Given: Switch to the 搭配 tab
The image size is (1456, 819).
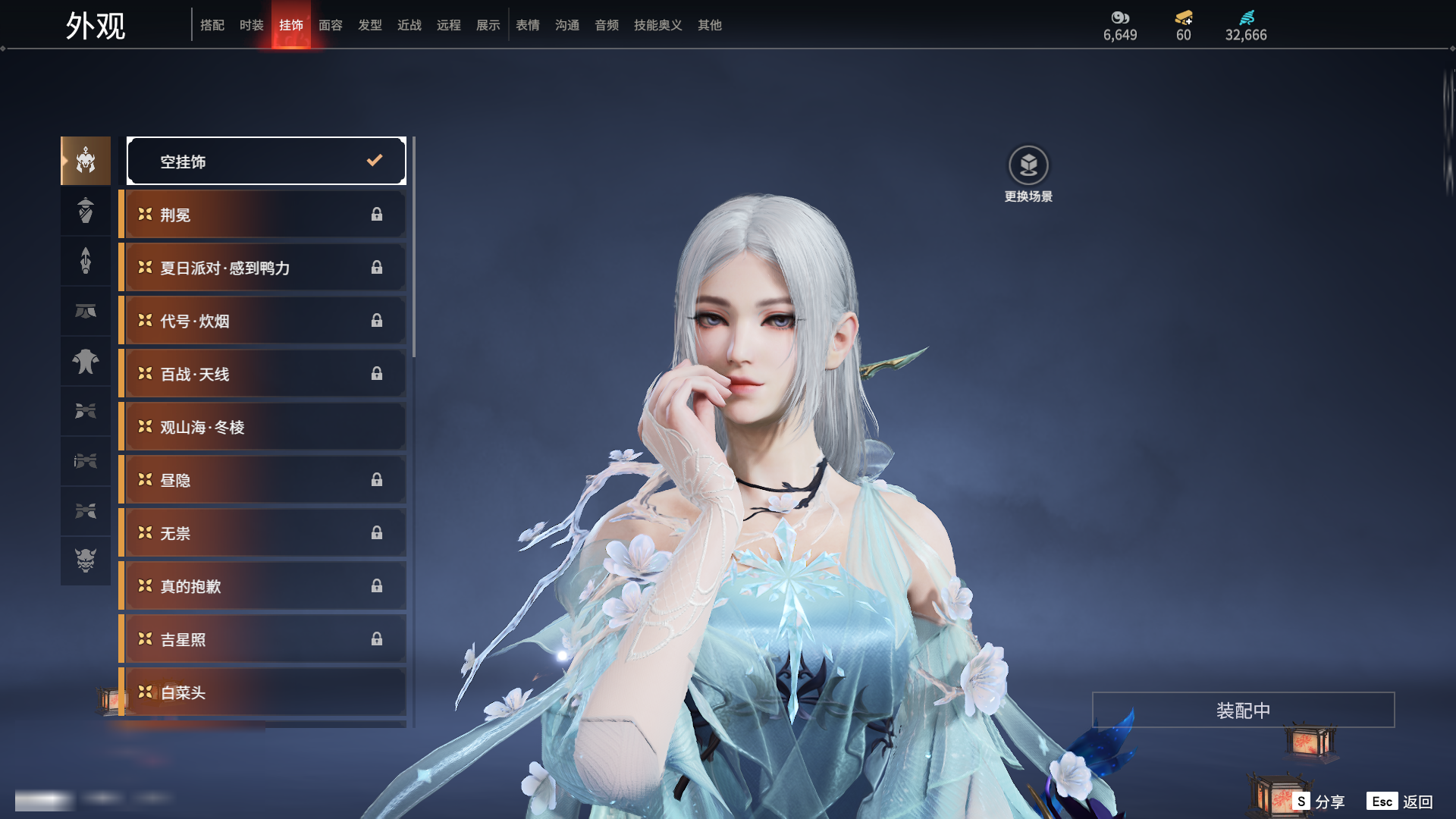Looking at the screenshot, I should tap(212, 25).
